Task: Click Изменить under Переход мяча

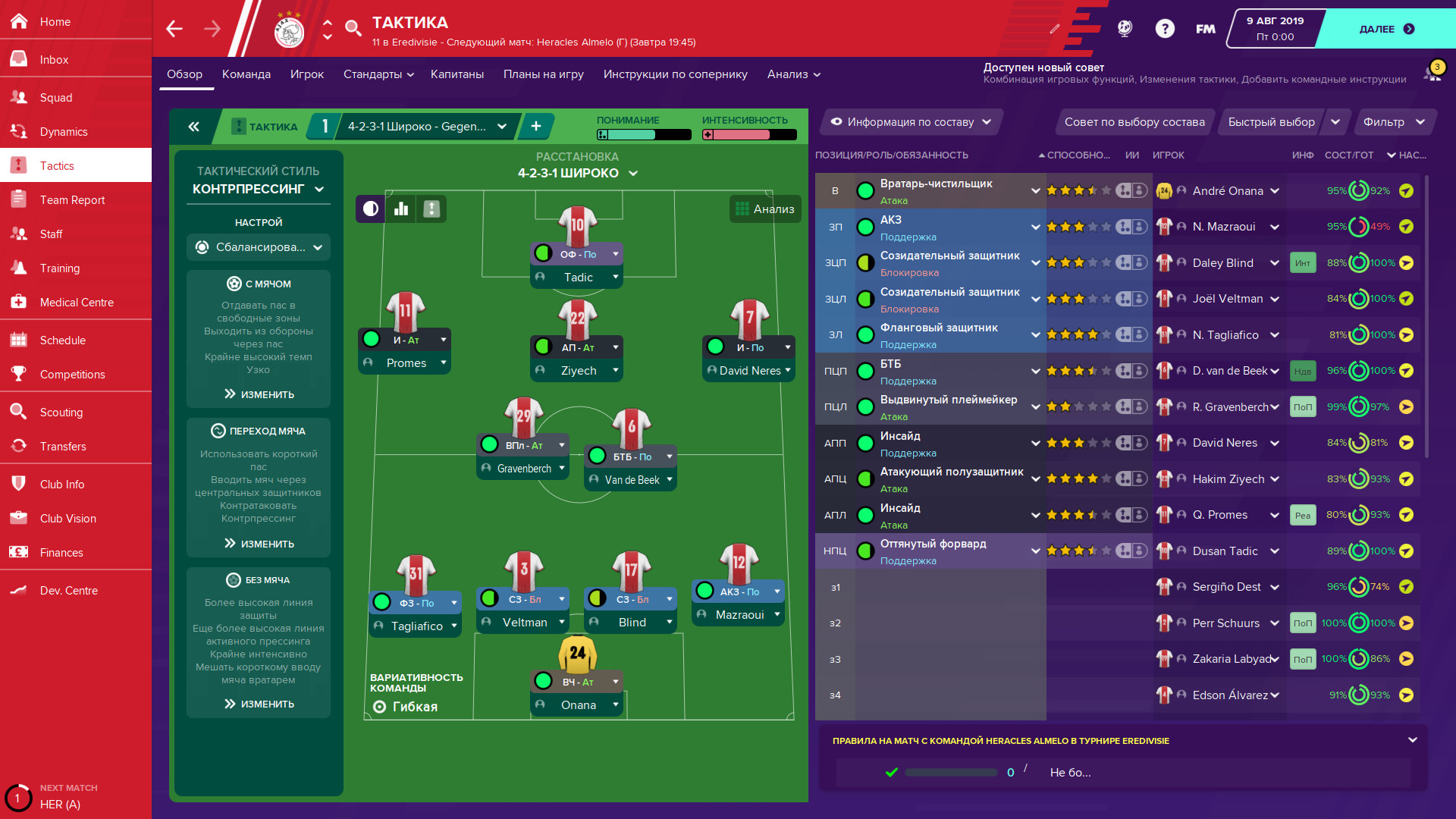Action: coord(258,543)
